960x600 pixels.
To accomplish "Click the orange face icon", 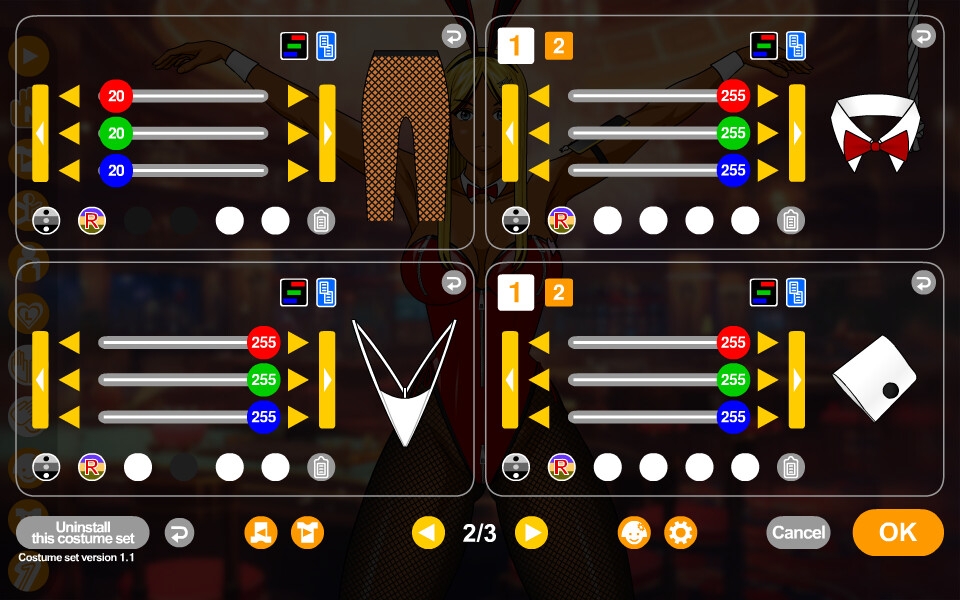I will [x=634, y=533].
